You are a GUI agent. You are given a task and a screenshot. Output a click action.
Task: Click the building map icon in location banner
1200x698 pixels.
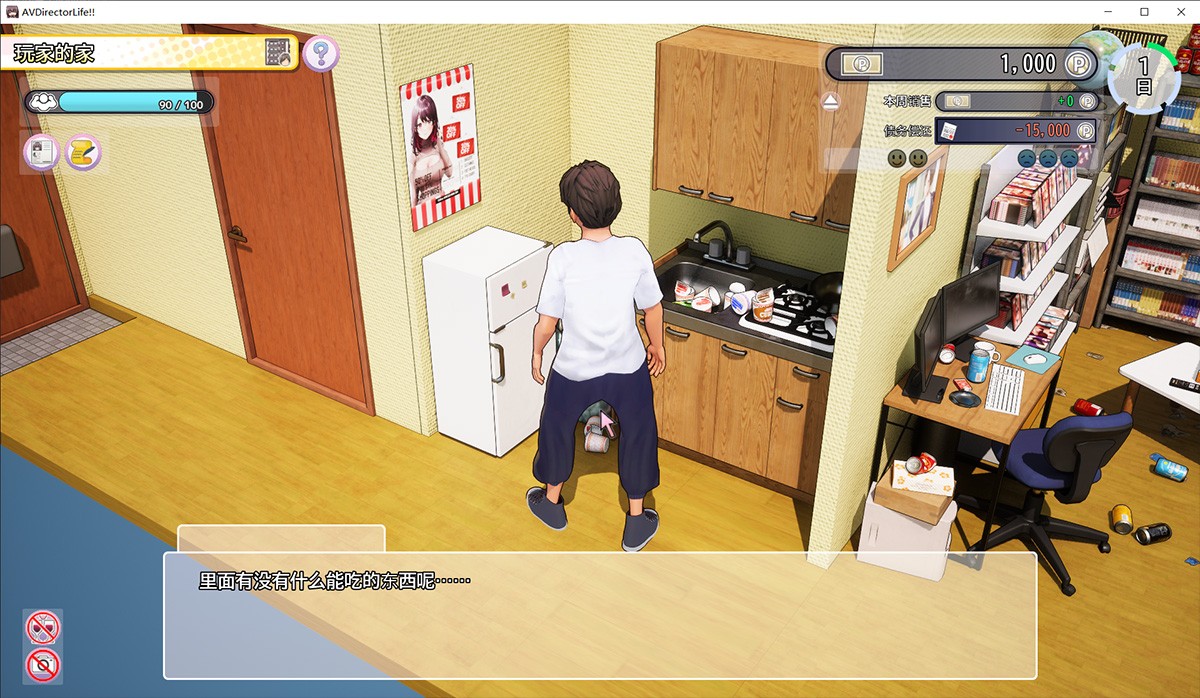pos(279,53)
